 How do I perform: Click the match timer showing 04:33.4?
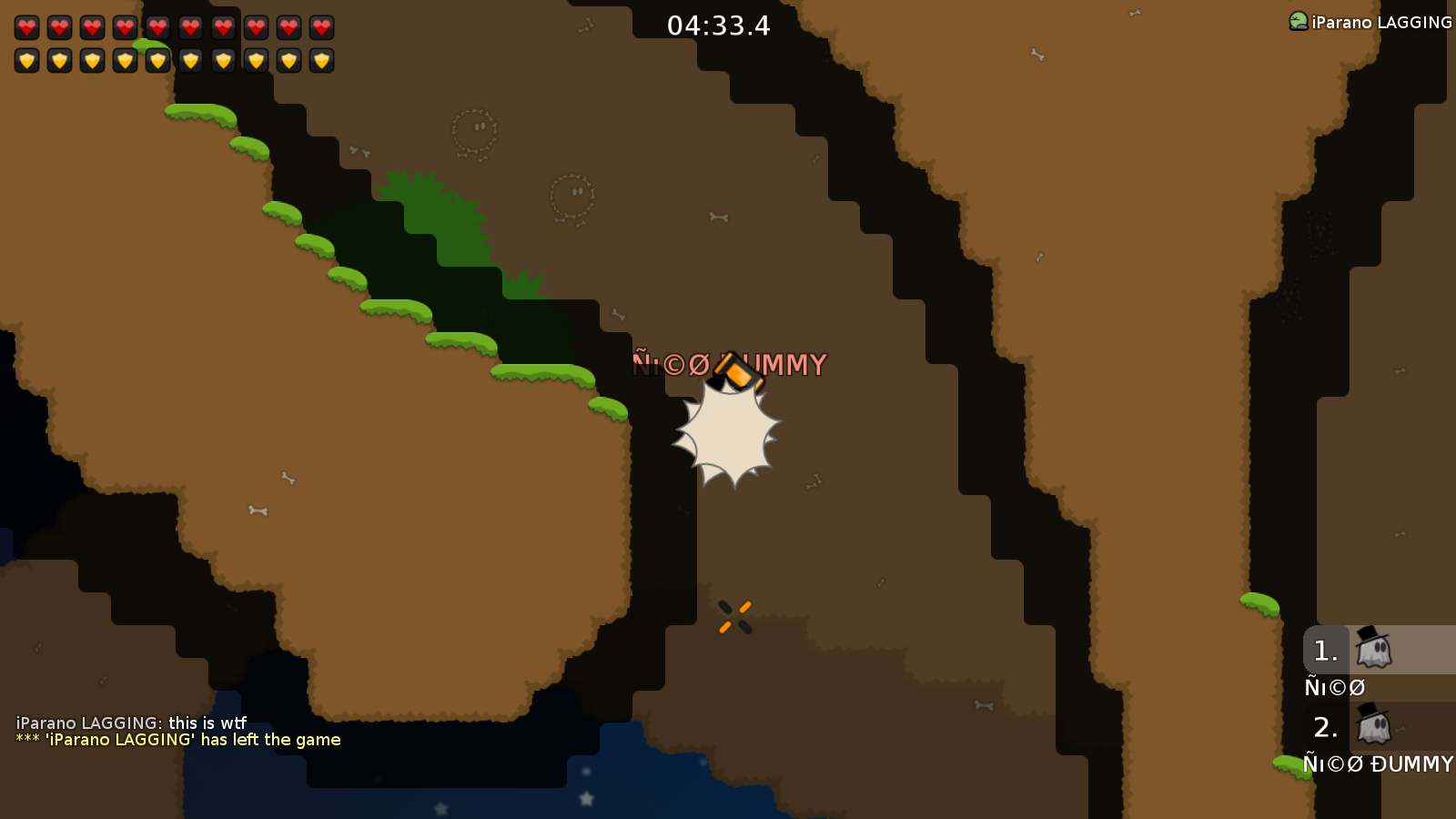(x=718, y=27)
